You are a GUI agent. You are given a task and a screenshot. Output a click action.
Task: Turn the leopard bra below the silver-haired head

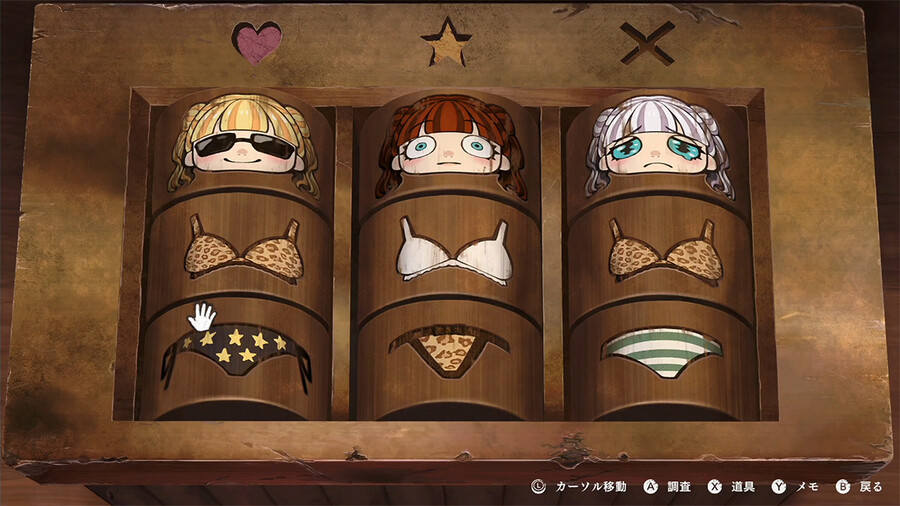click(663, 251)
